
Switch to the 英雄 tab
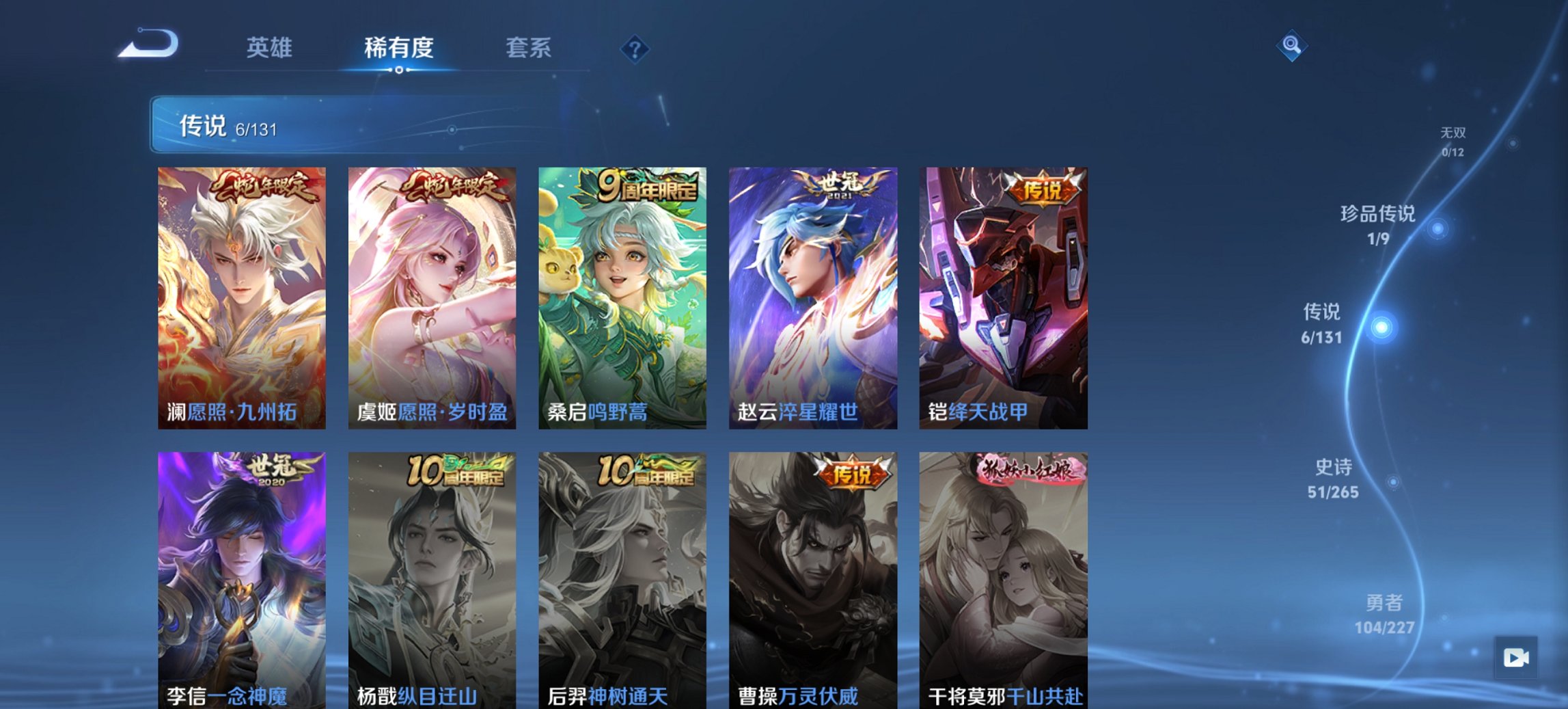coord(271,48)
